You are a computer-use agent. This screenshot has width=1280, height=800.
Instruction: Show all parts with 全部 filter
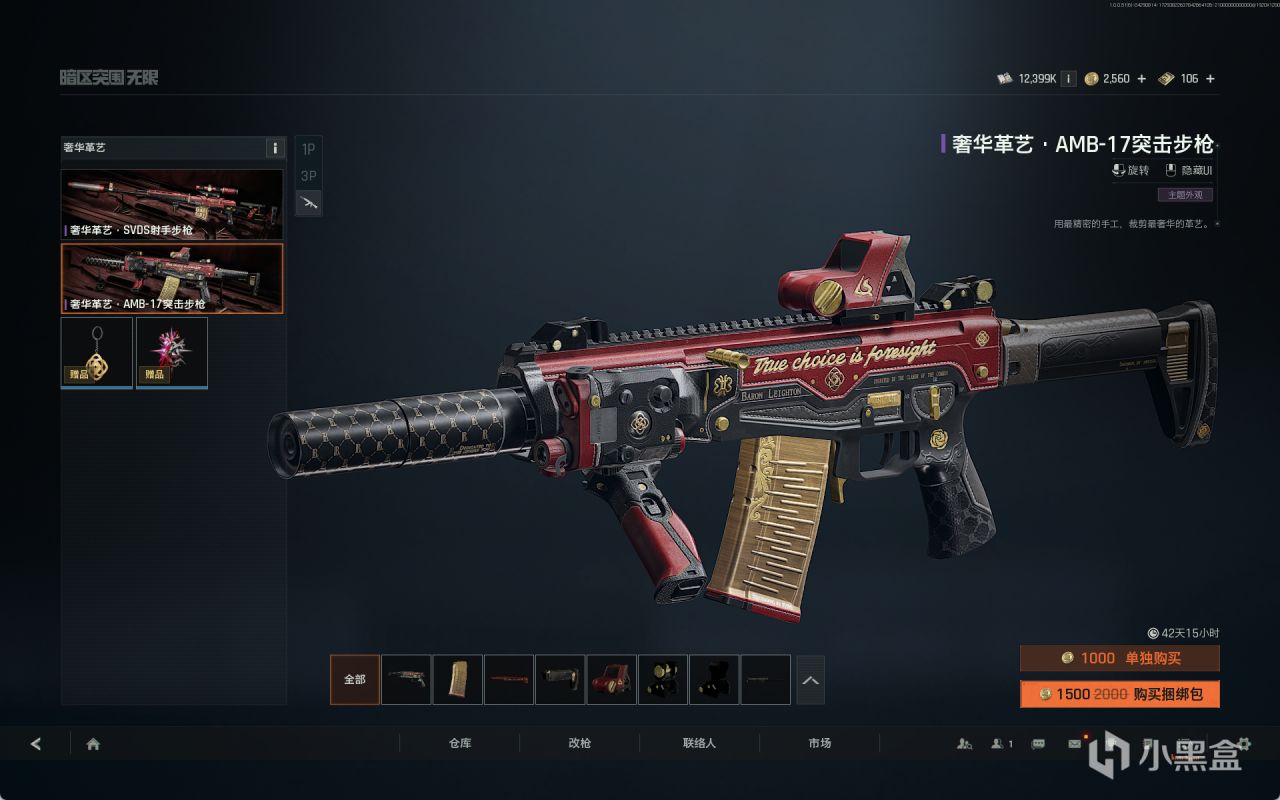click(x=355, y=679)
